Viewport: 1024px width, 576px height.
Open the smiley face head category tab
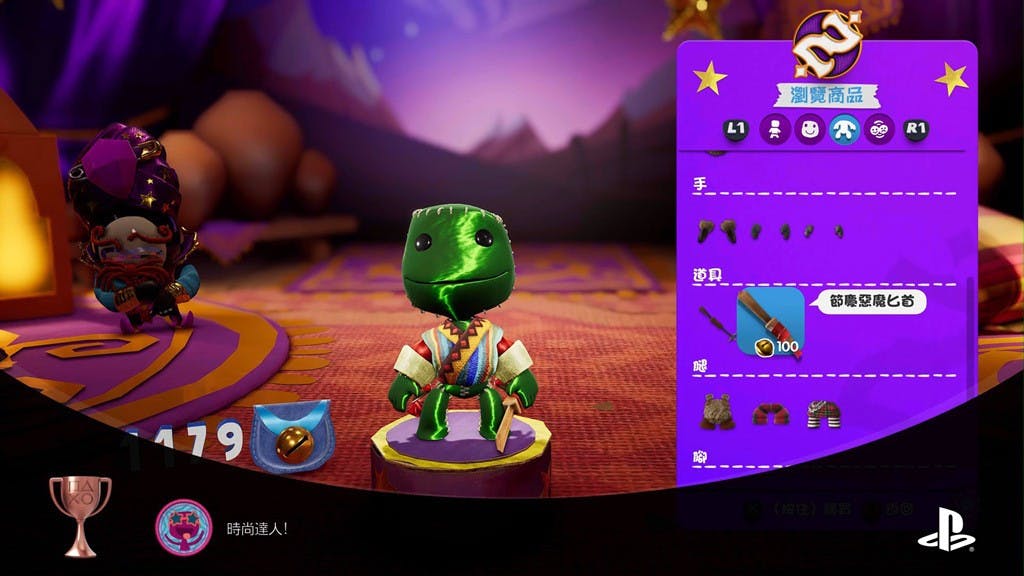click(x=808, y=129)
